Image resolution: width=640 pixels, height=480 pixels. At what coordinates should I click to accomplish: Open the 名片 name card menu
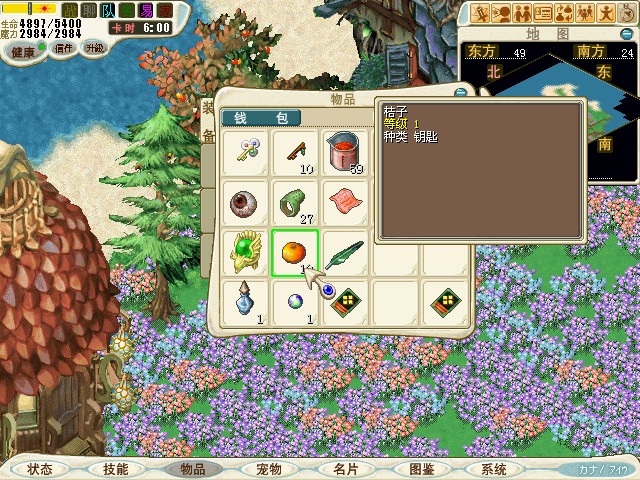[x=346, y=468]
